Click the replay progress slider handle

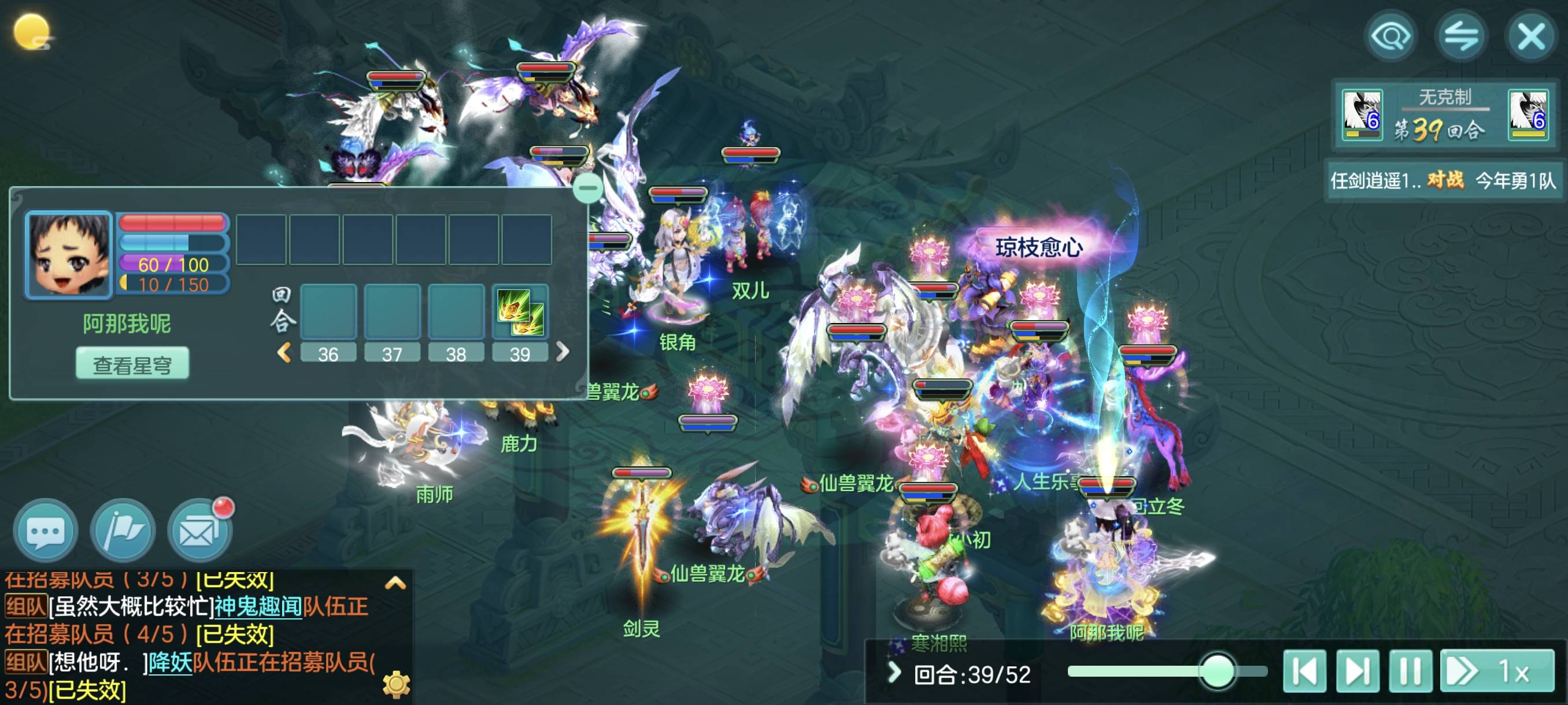coord(1218,671)
